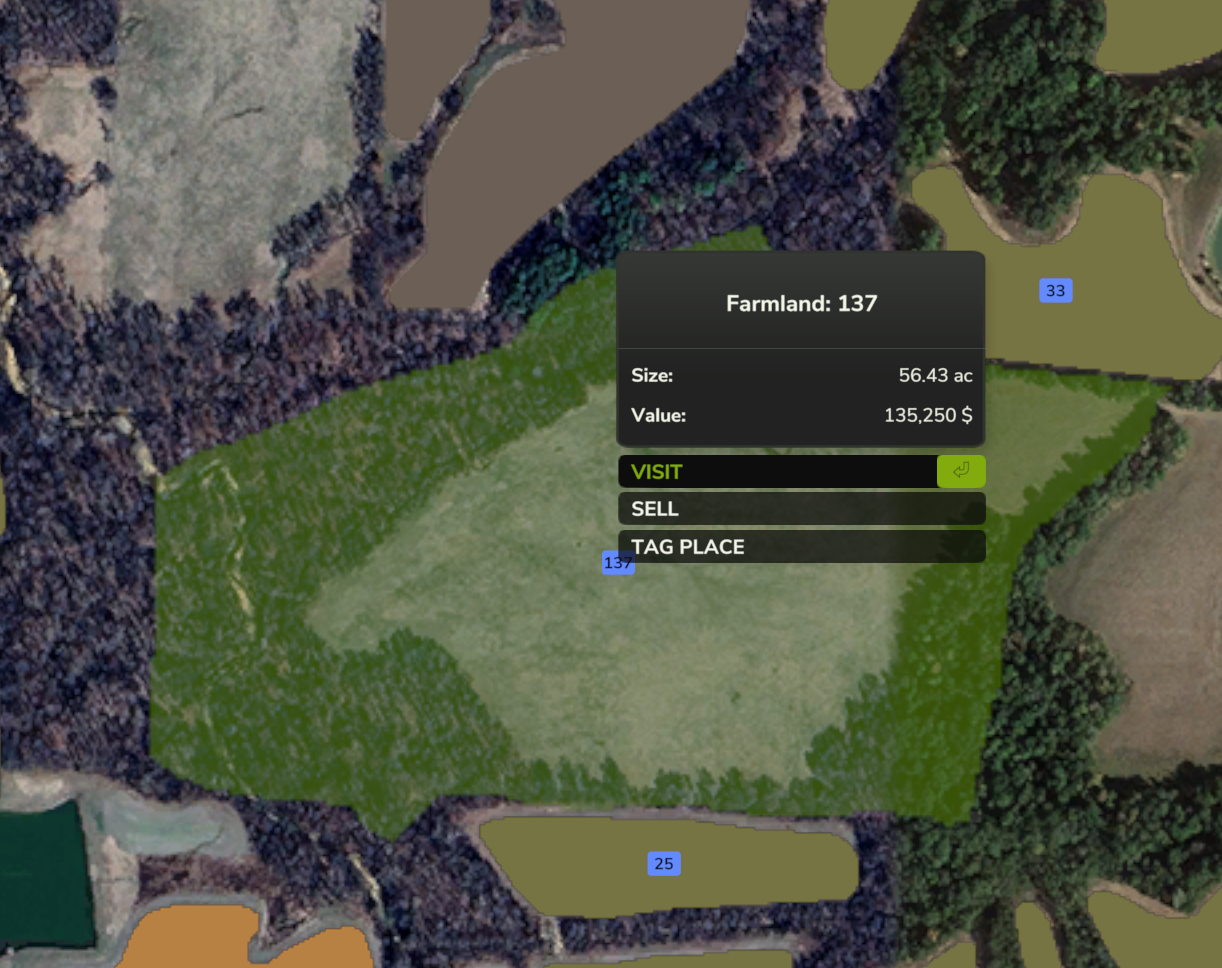Select the field 33 map marker
The width and height of the screenshot is (1222, 968).
click(1055, 291)
